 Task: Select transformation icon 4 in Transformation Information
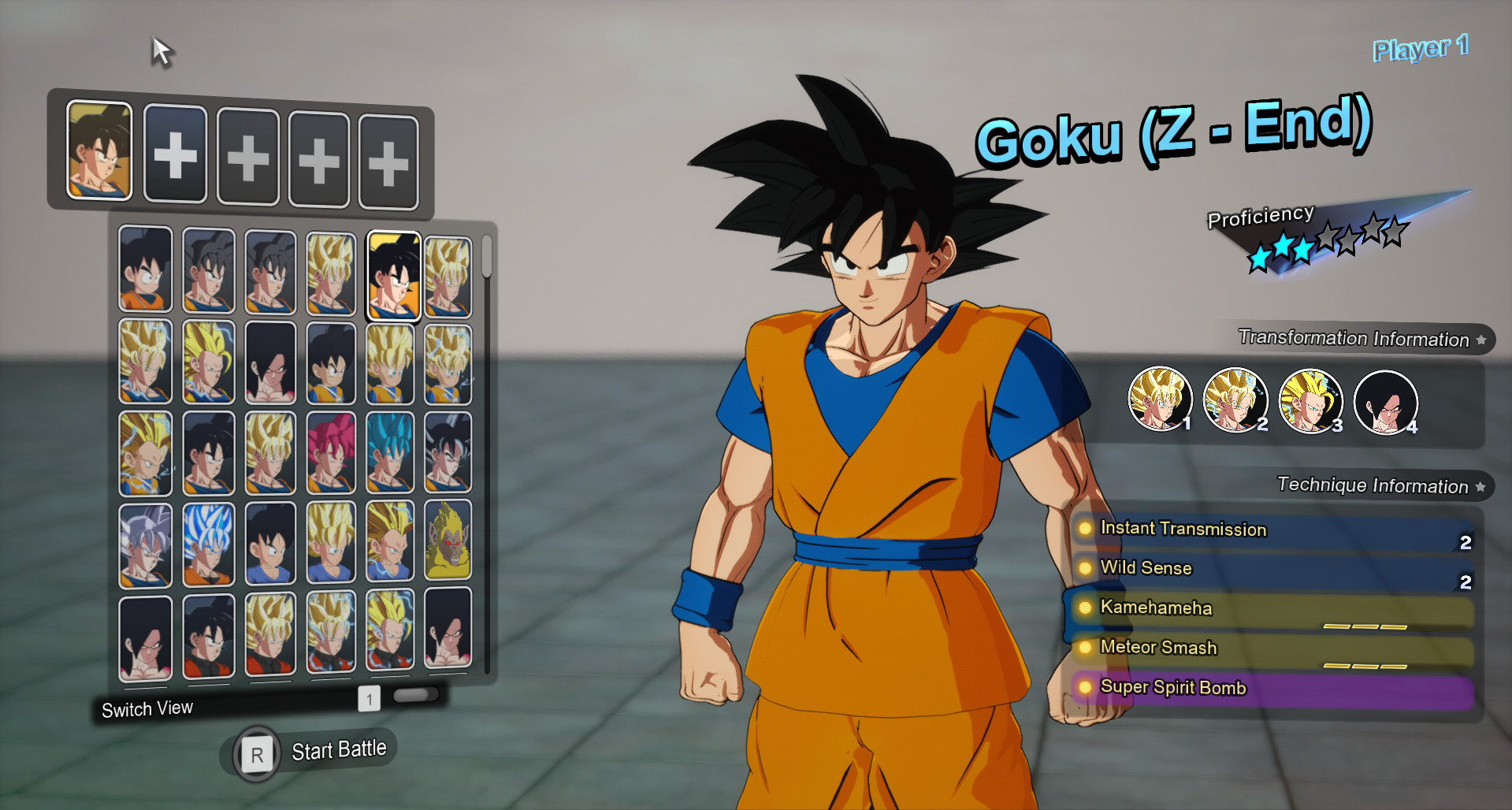[1387, 402]
